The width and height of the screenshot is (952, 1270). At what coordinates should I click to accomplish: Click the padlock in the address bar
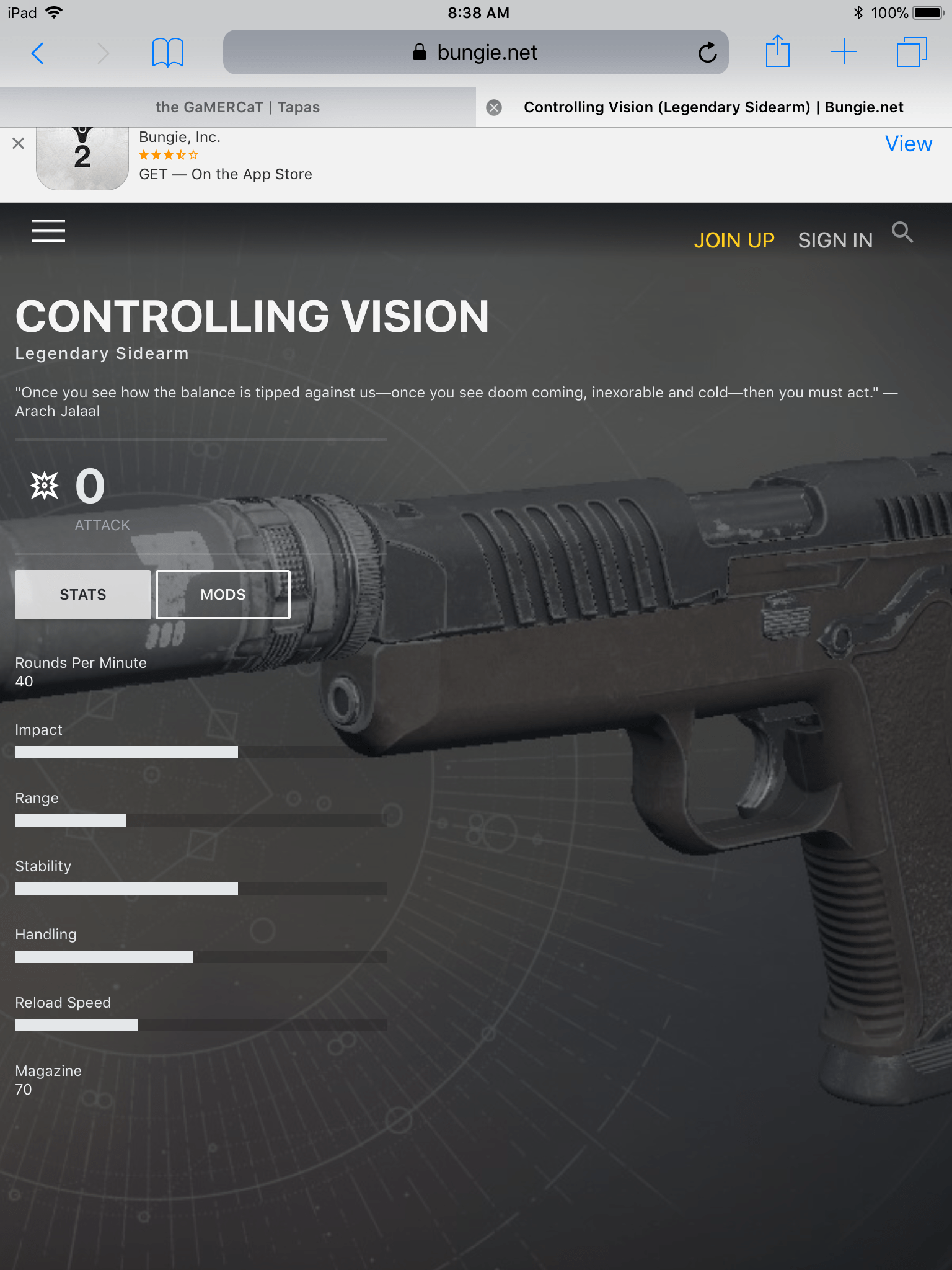click(x=418, y=52)
